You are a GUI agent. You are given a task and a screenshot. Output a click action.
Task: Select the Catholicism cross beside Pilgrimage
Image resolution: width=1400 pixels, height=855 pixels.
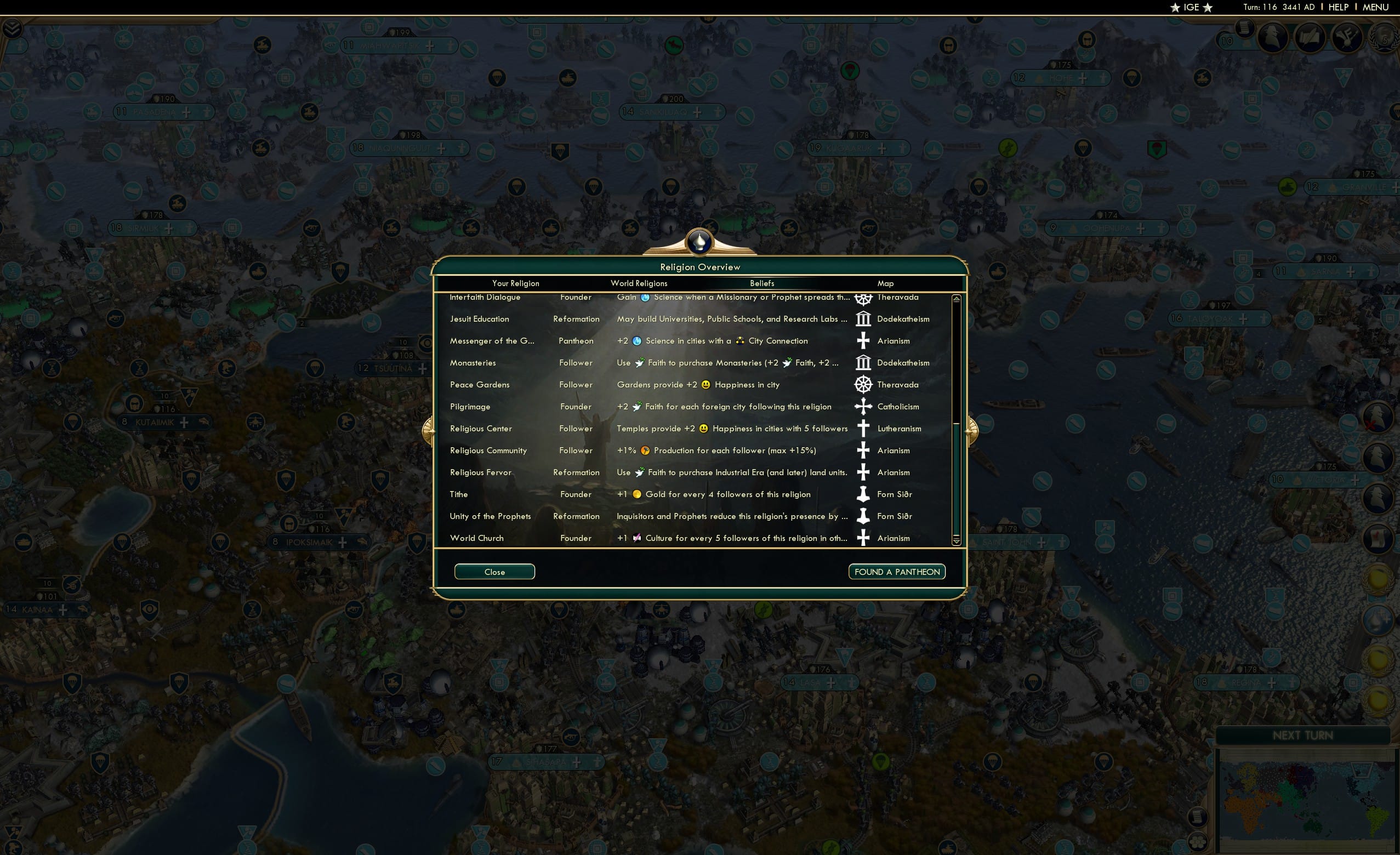(863, 406)
